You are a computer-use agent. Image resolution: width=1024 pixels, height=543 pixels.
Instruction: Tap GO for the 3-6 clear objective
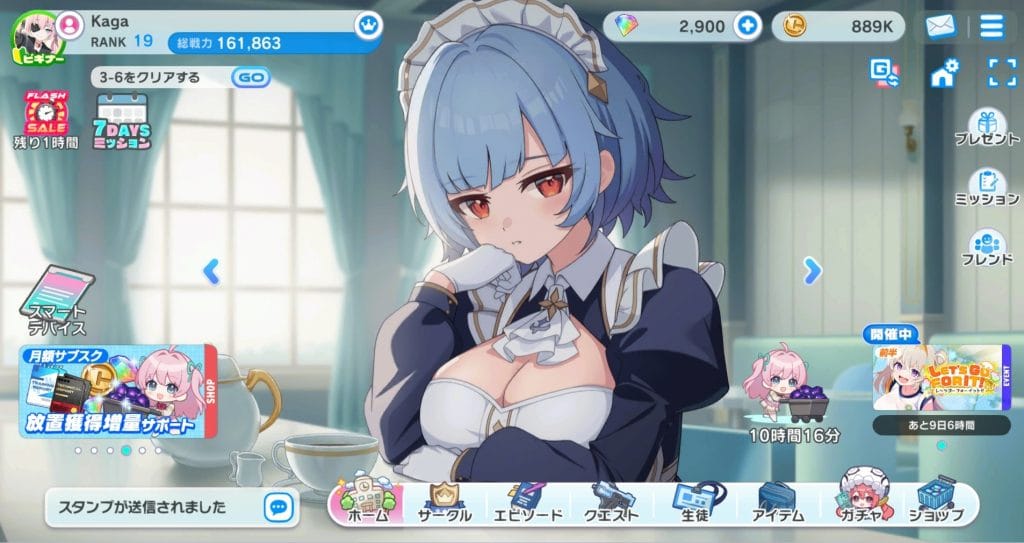pyautogui.click(x=252, y=77)
